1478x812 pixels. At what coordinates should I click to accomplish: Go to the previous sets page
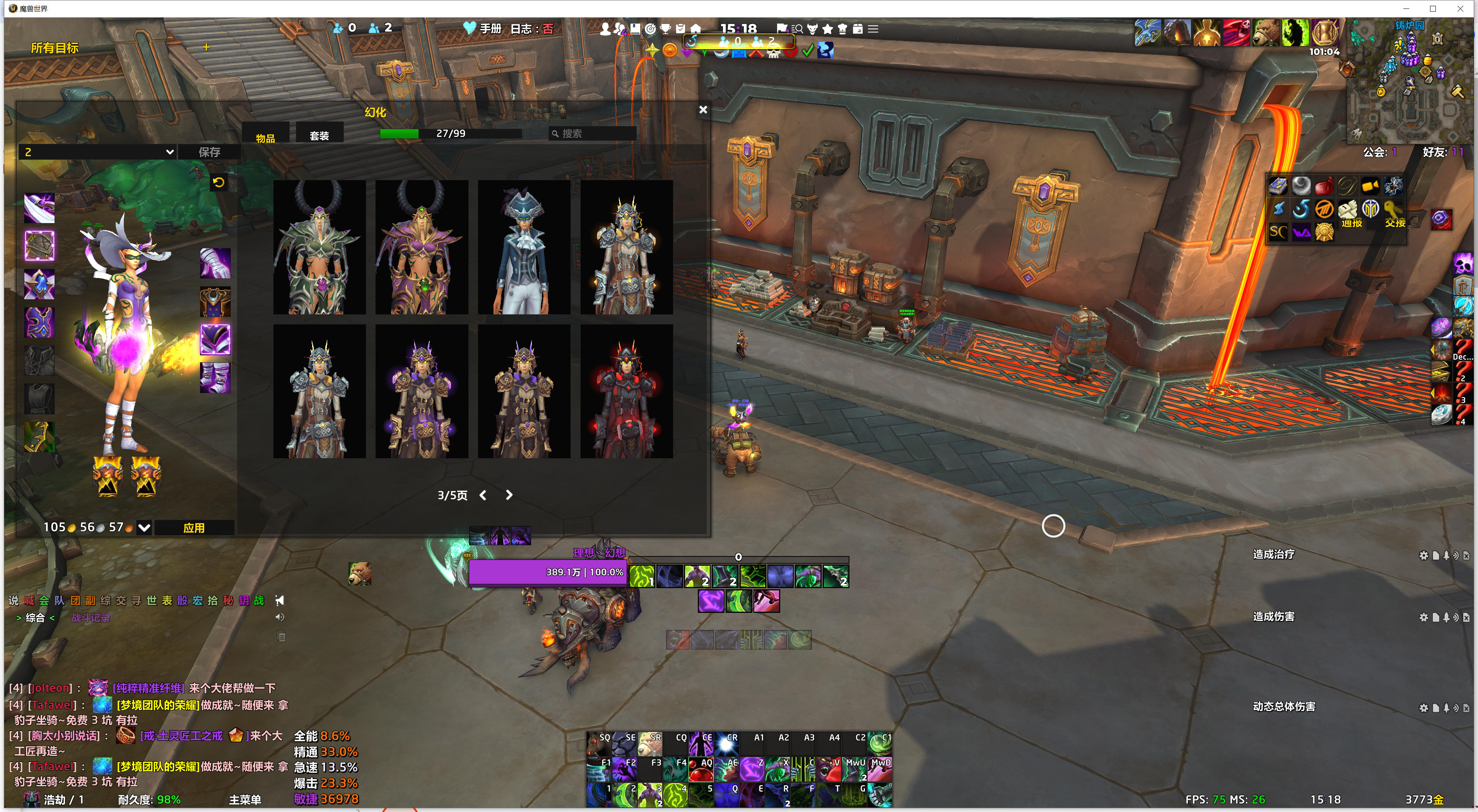coord(483,495)
